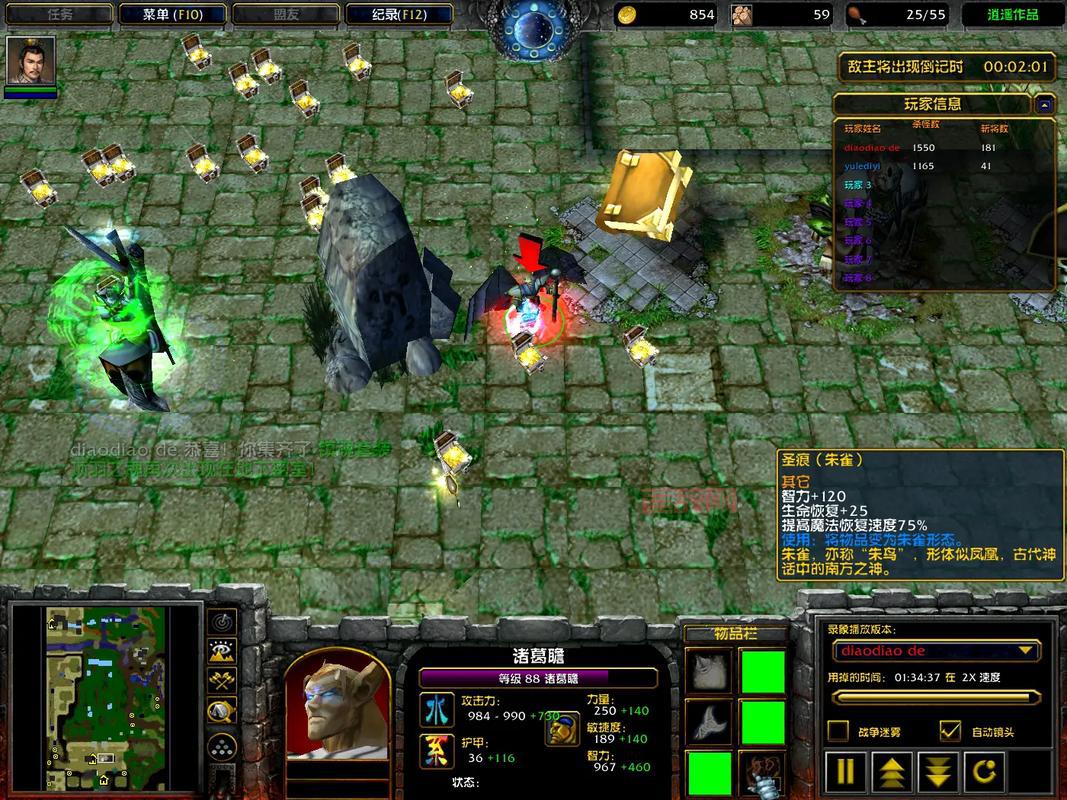This screenshot has width=1067, height=800.
Task: Pause the replay playback
Action: click(846, 772)
